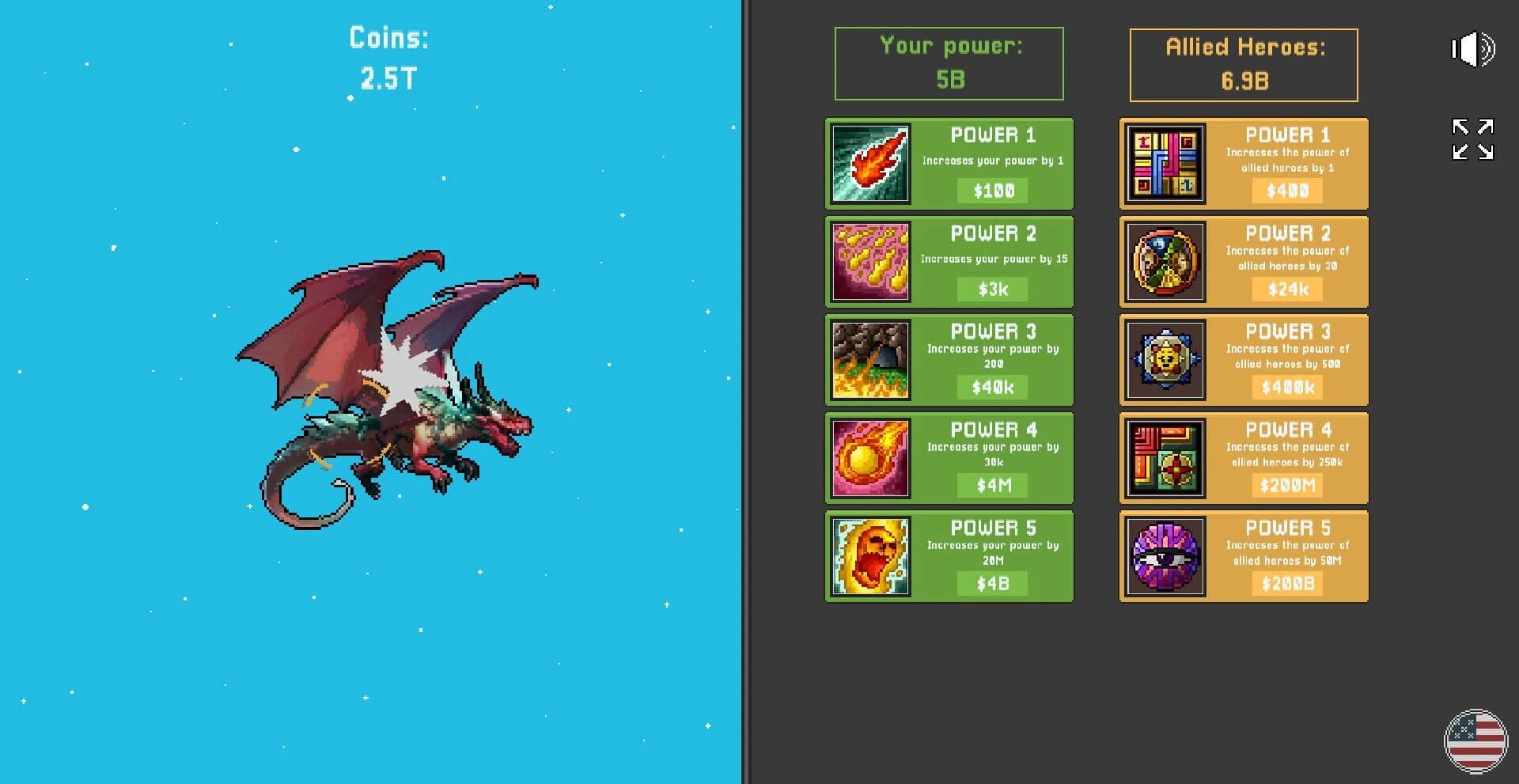Purchase the $200B allied Power 5 upgrade
The height and width of the screenshot is (784, 1519).
(x=1286, y=583)
